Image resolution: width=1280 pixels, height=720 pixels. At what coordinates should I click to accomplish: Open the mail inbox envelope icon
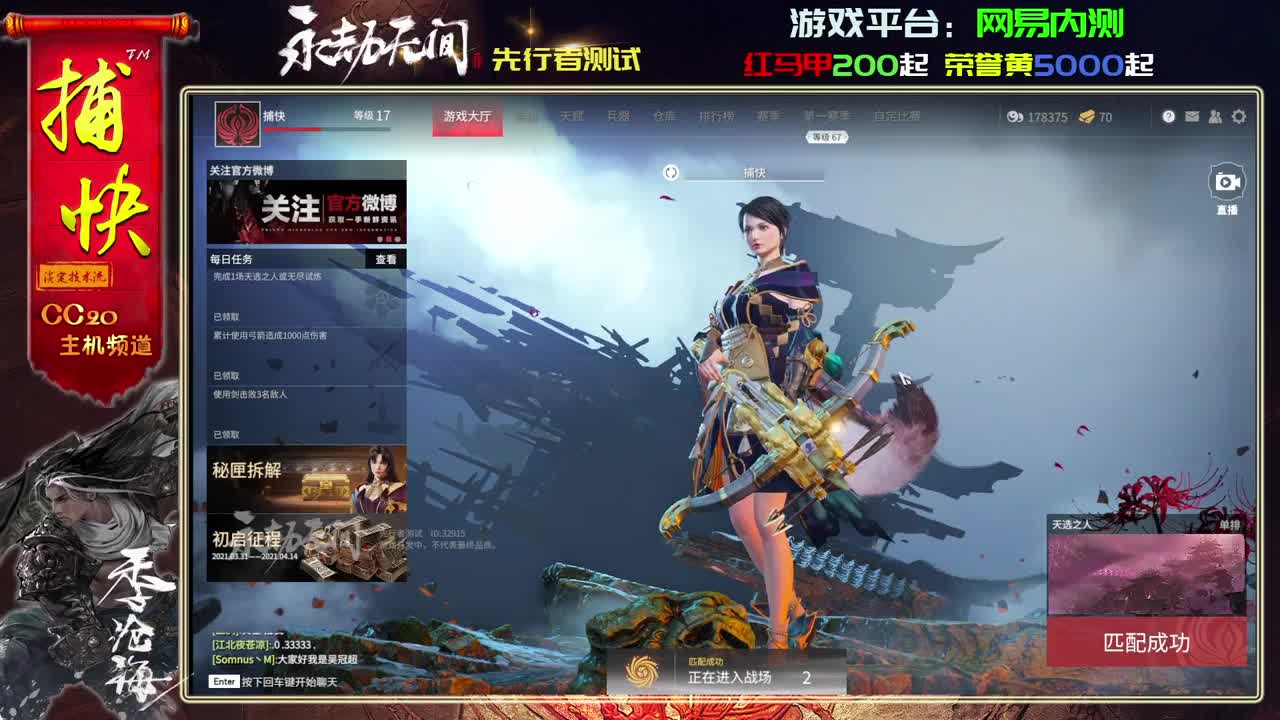point(1192,116)
